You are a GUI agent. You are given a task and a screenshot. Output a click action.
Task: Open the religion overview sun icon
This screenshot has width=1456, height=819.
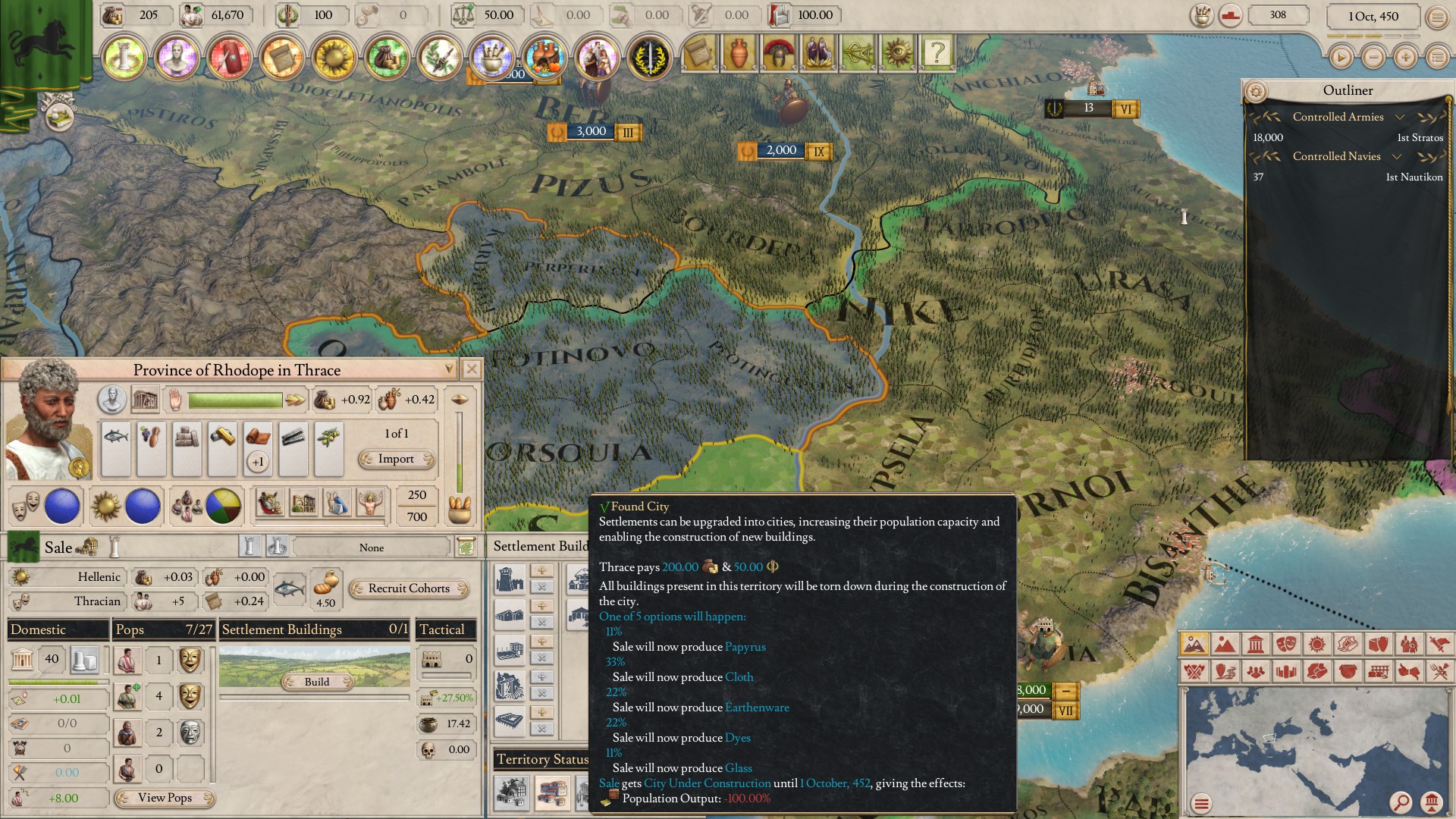click(x=335, y=55)
